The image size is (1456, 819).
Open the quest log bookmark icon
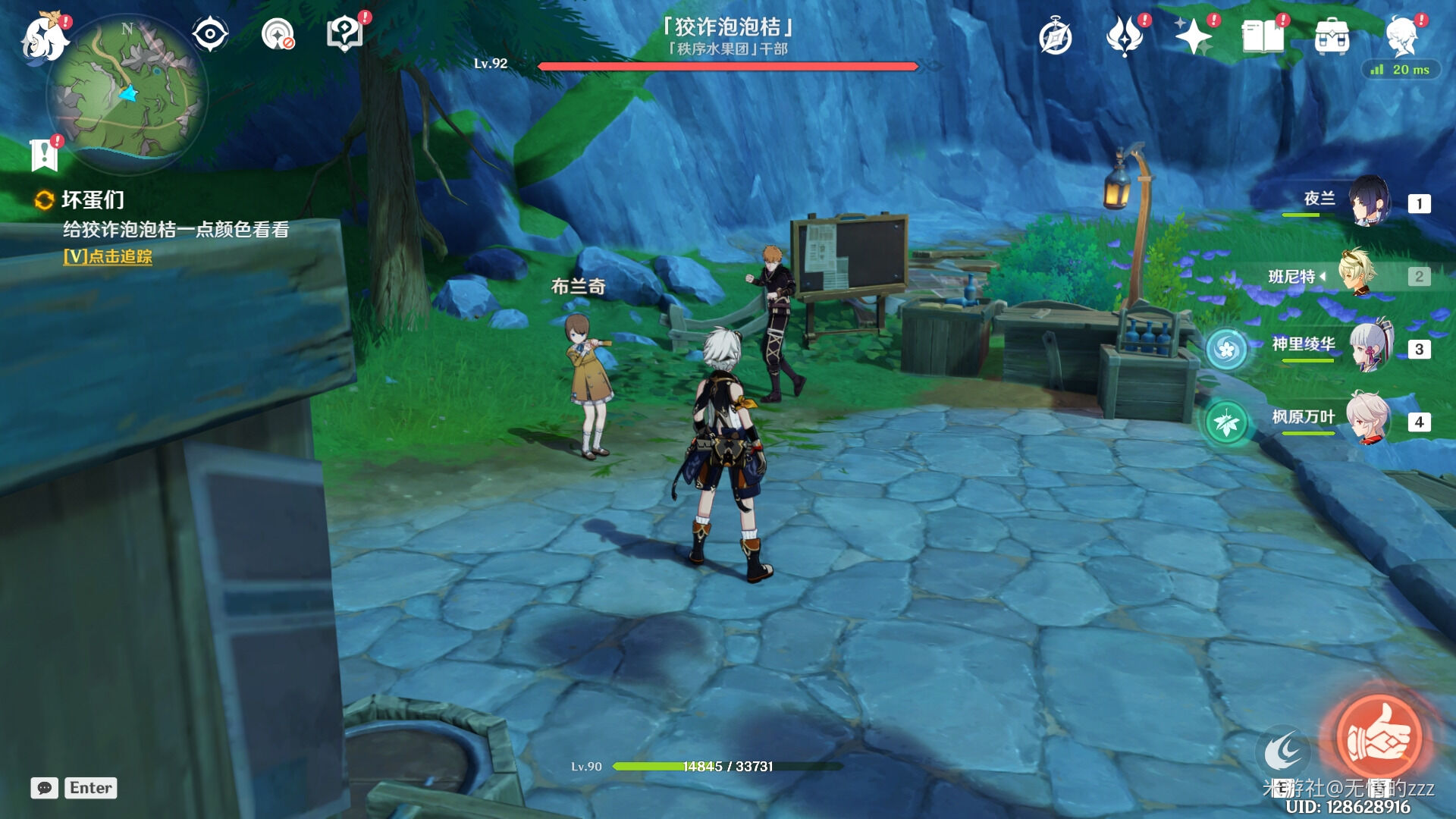[x=44, y=154]
